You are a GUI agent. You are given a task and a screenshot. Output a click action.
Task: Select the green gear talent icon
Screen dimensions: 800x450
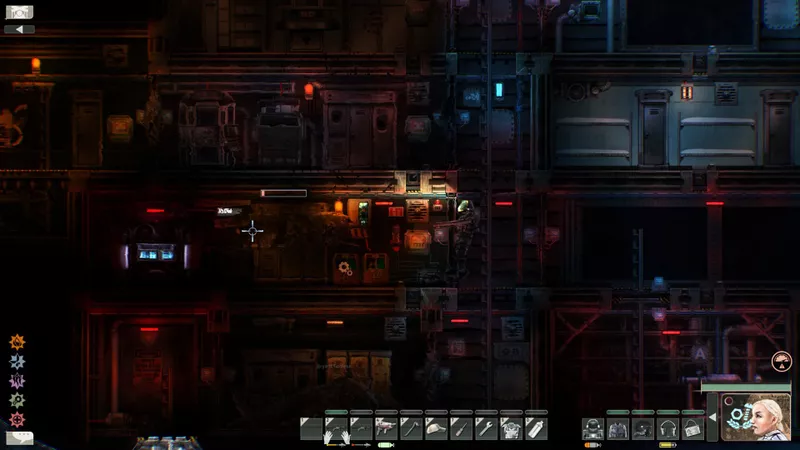click(x=16, y=399)
